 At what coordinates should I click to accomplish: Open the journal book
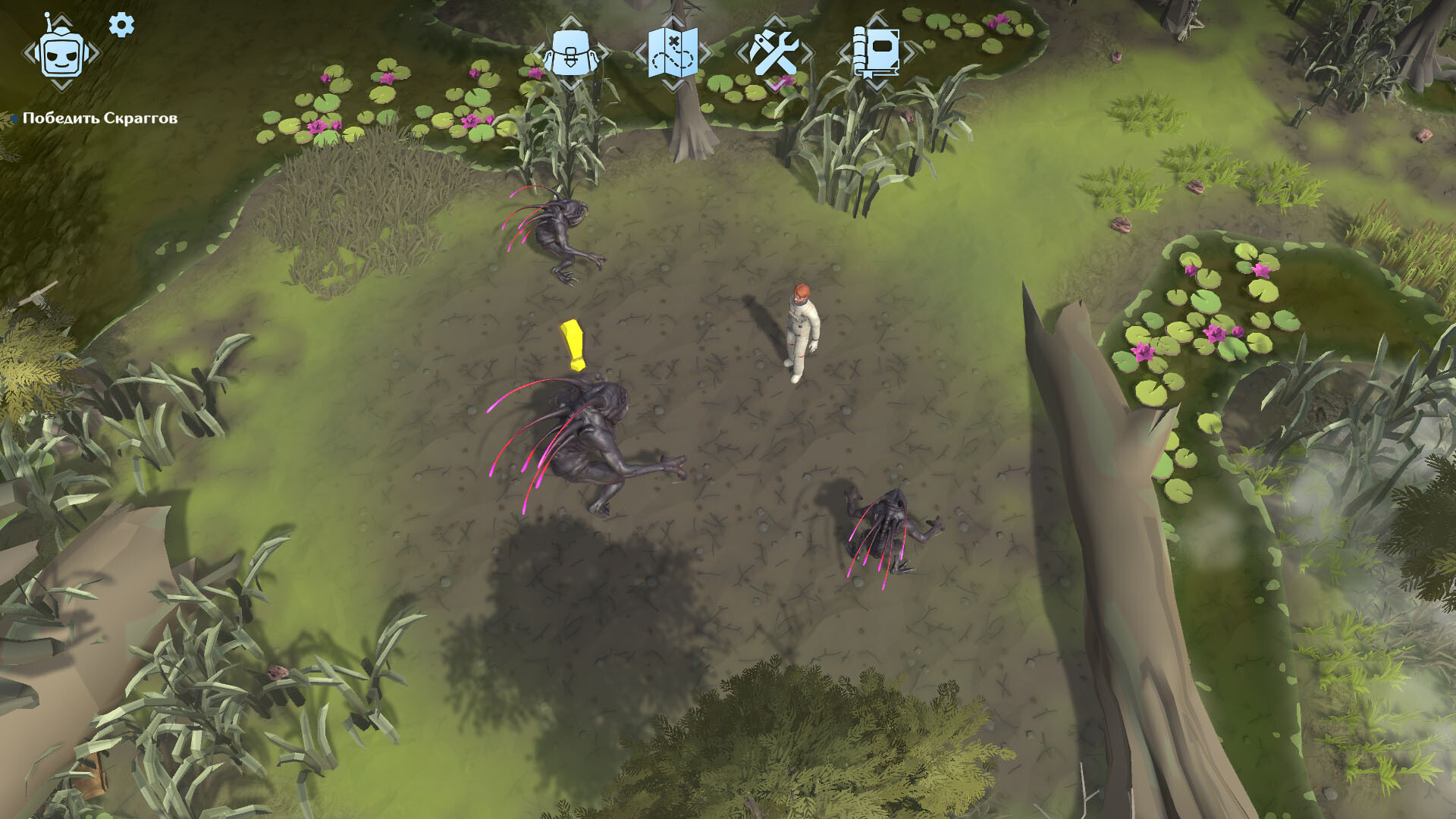(876, 52)
